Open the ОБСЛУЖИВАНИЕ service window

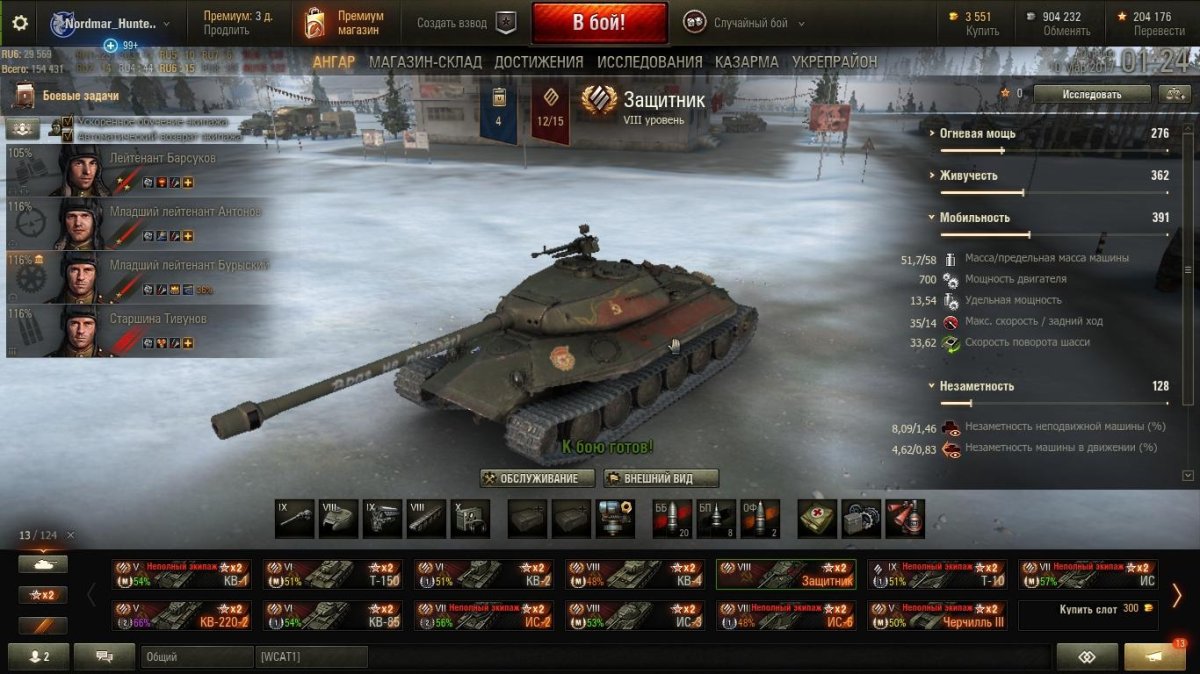click(537, 478)
